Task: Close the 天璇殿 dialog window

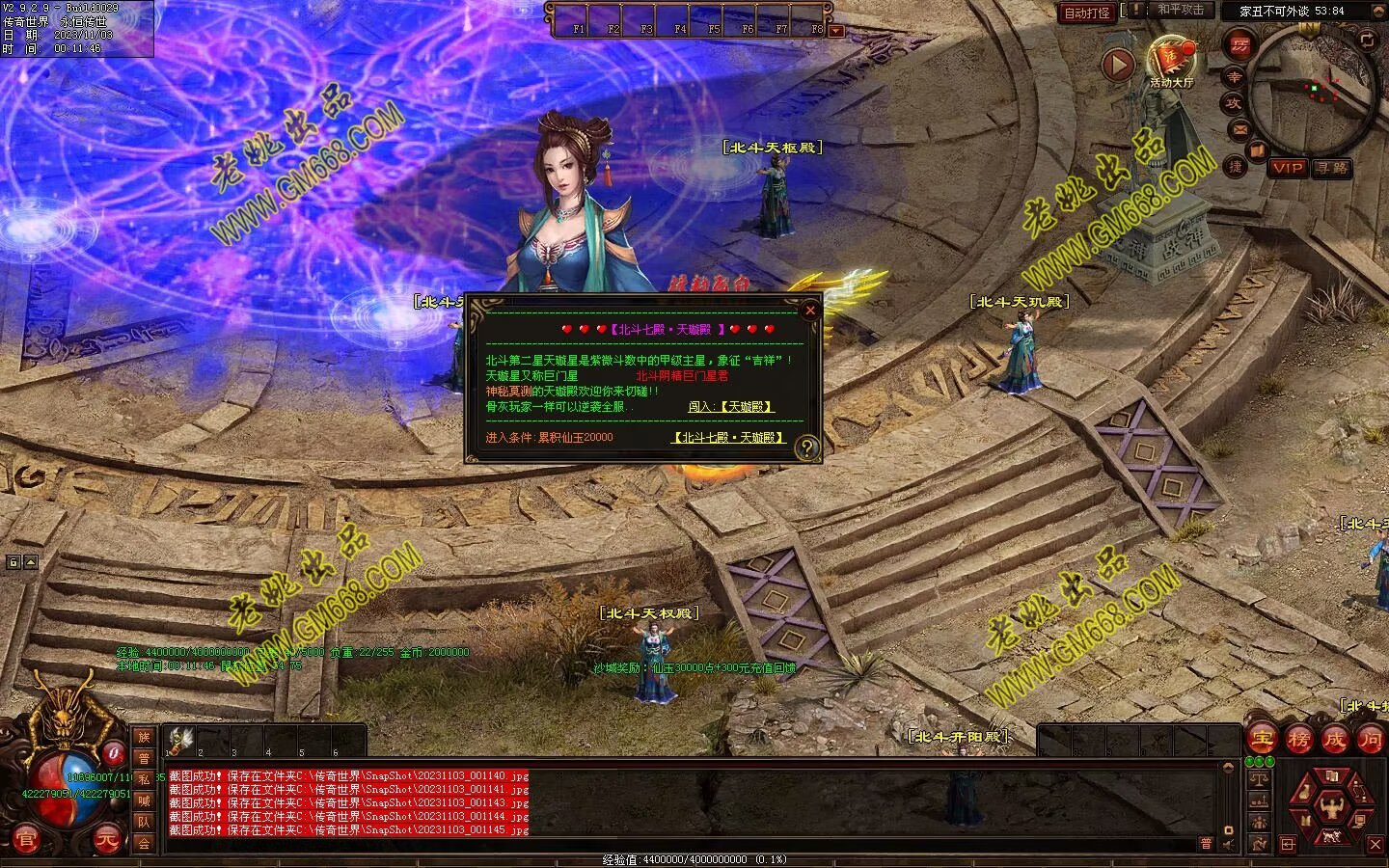Action: pyautogui.click(x=810, y=310)
